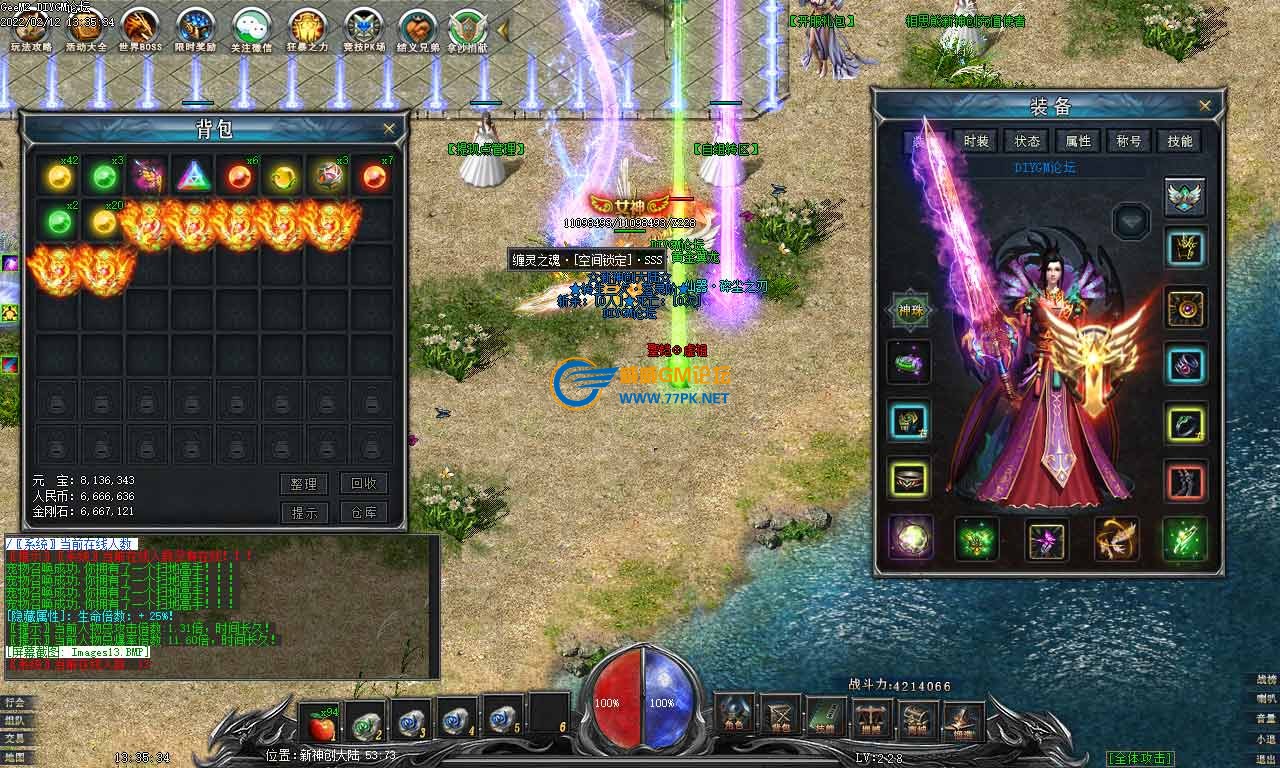Close the 装备 equipment panel
Viewport: 1280px width, 768px height.
pos(1205,106)
